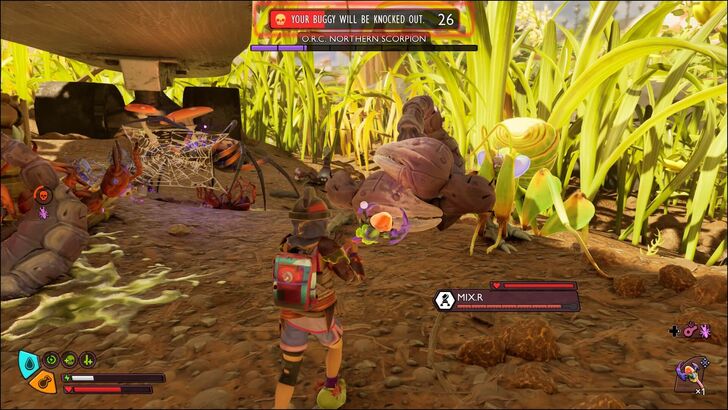Select the green downward arrow status effect
The height and width of the screenshot is (410, 728).
point(88,359)
